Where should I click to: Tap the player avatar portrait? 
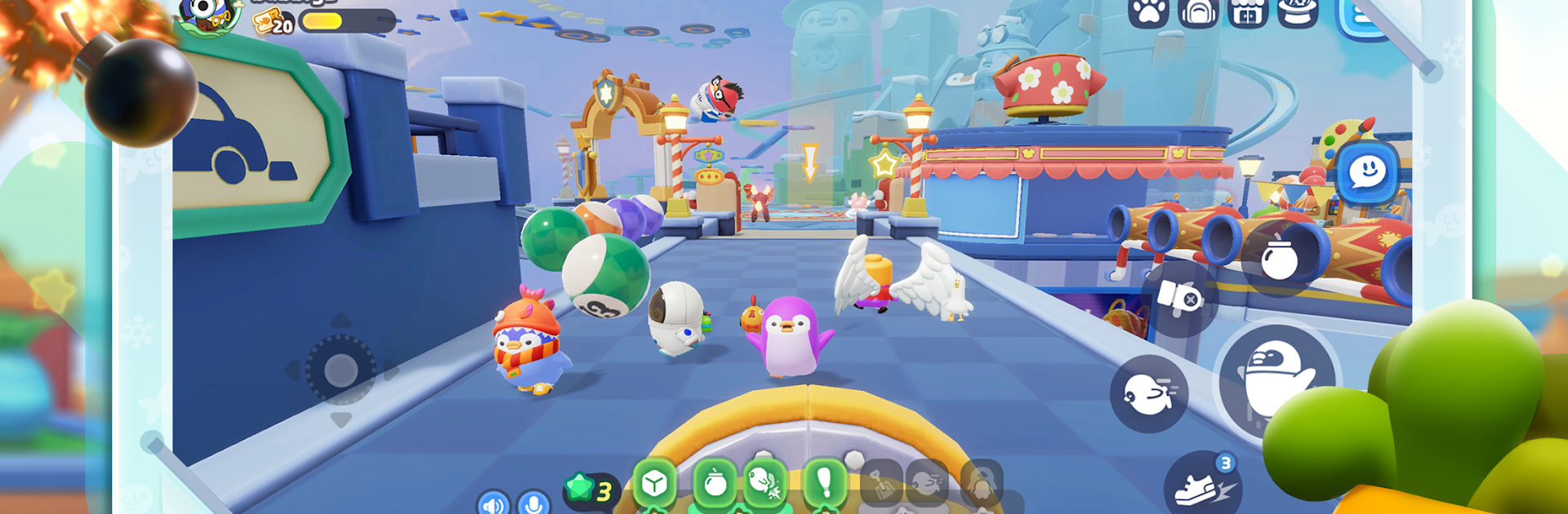[209, 14]
